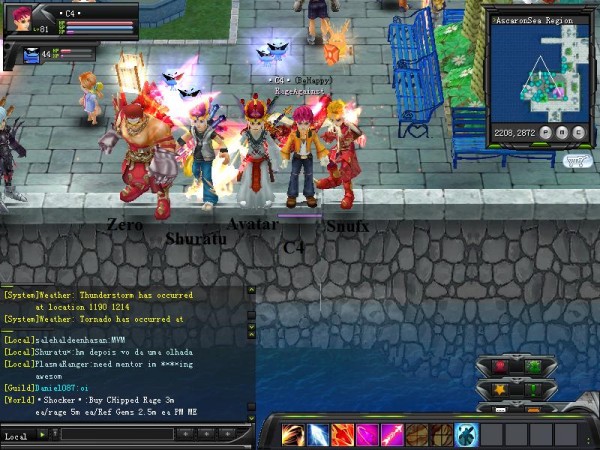Image resolution: width=600 pixels, height=450 pixels.
Task: Click the green exclamation mark button
Action: pos(533,390)
